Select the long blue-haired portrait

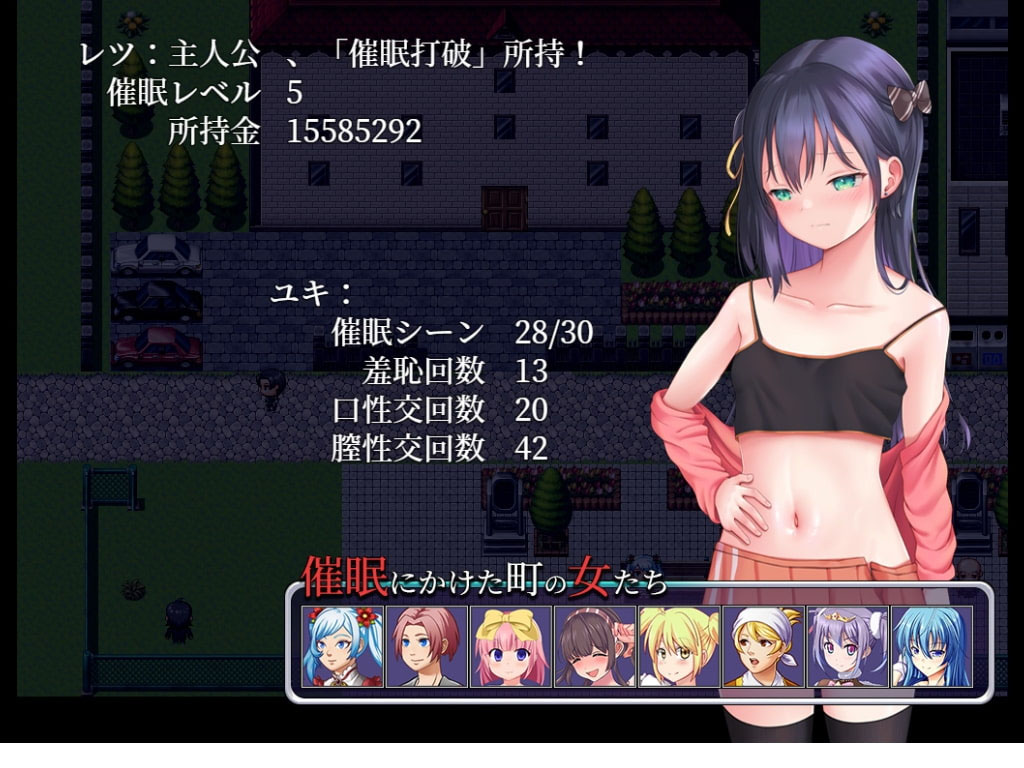[931, 646]
